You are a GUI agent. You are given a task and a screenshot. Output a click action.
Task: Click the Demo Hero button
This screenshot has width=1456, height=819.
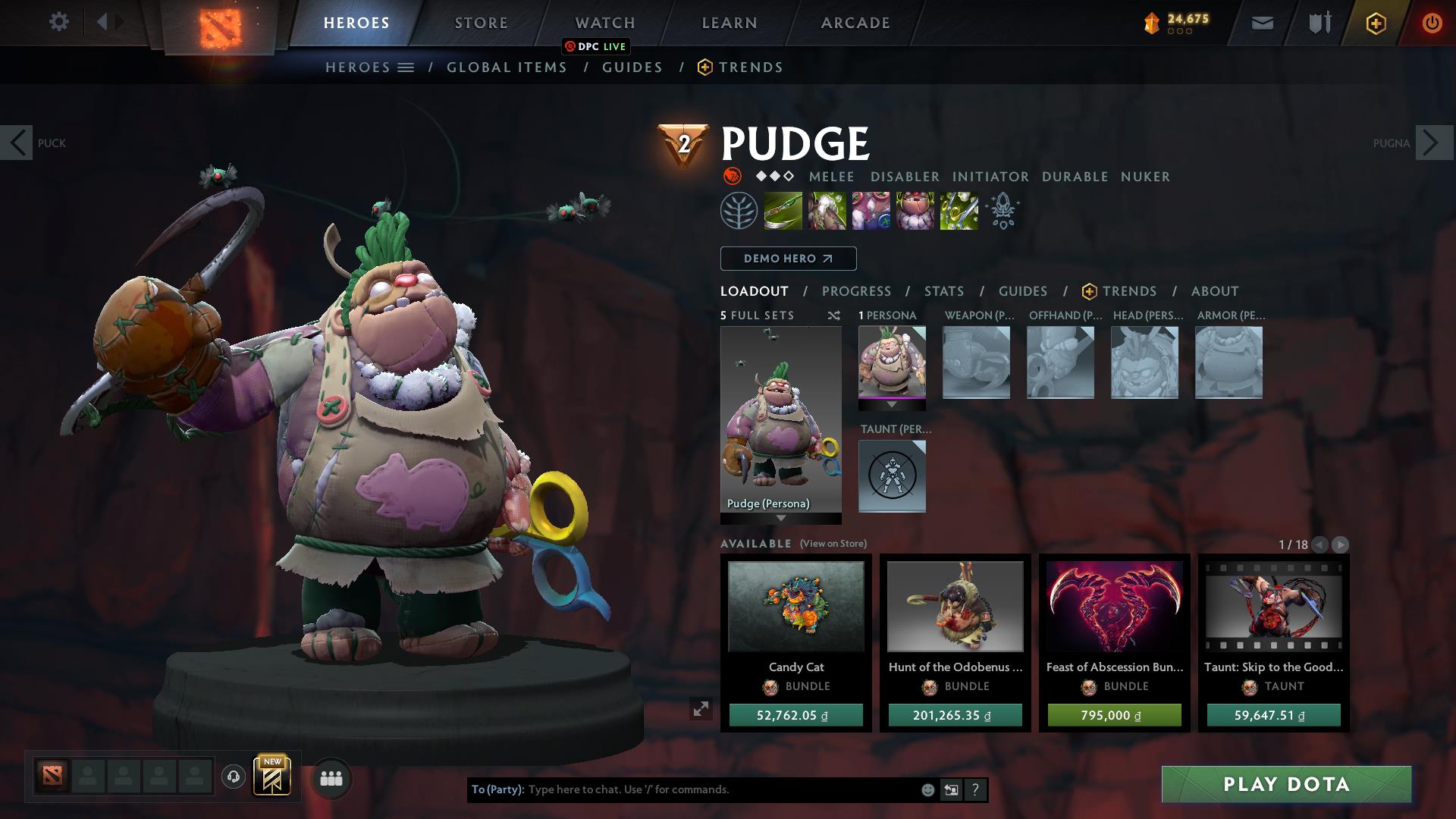click(788, 259)
